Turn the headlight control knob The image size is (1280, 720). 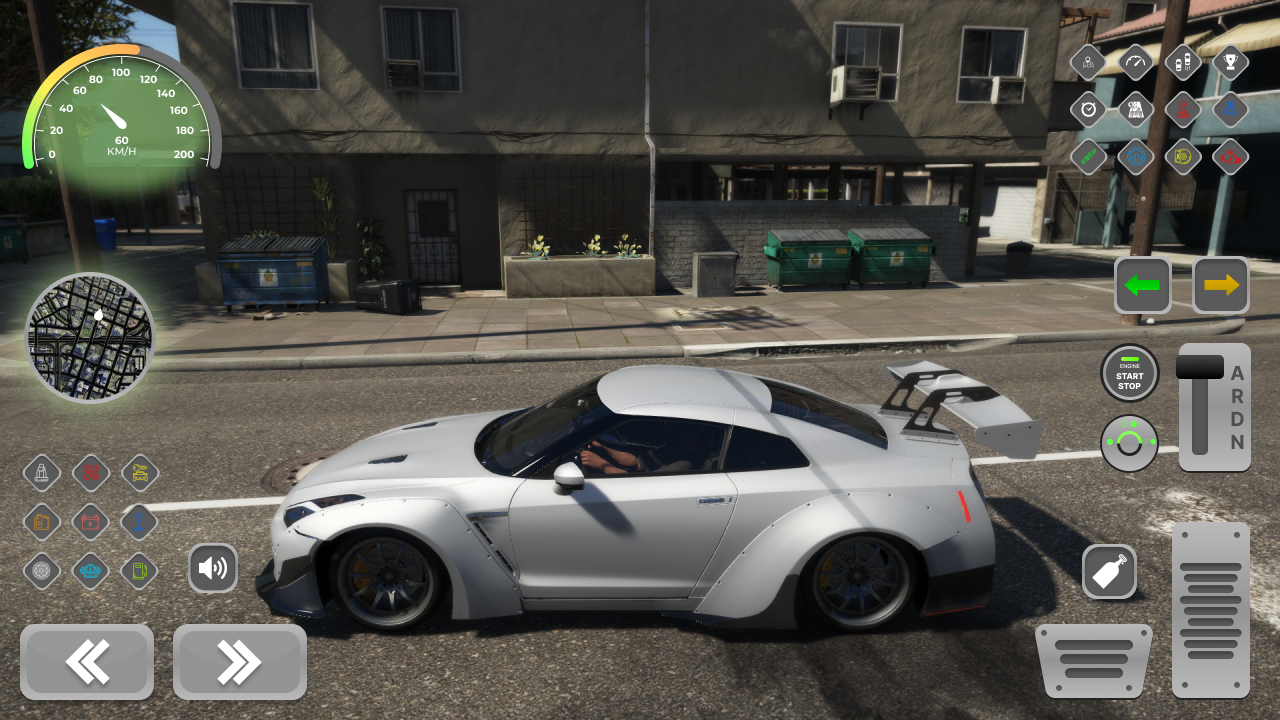click(x=1130, y=443)
